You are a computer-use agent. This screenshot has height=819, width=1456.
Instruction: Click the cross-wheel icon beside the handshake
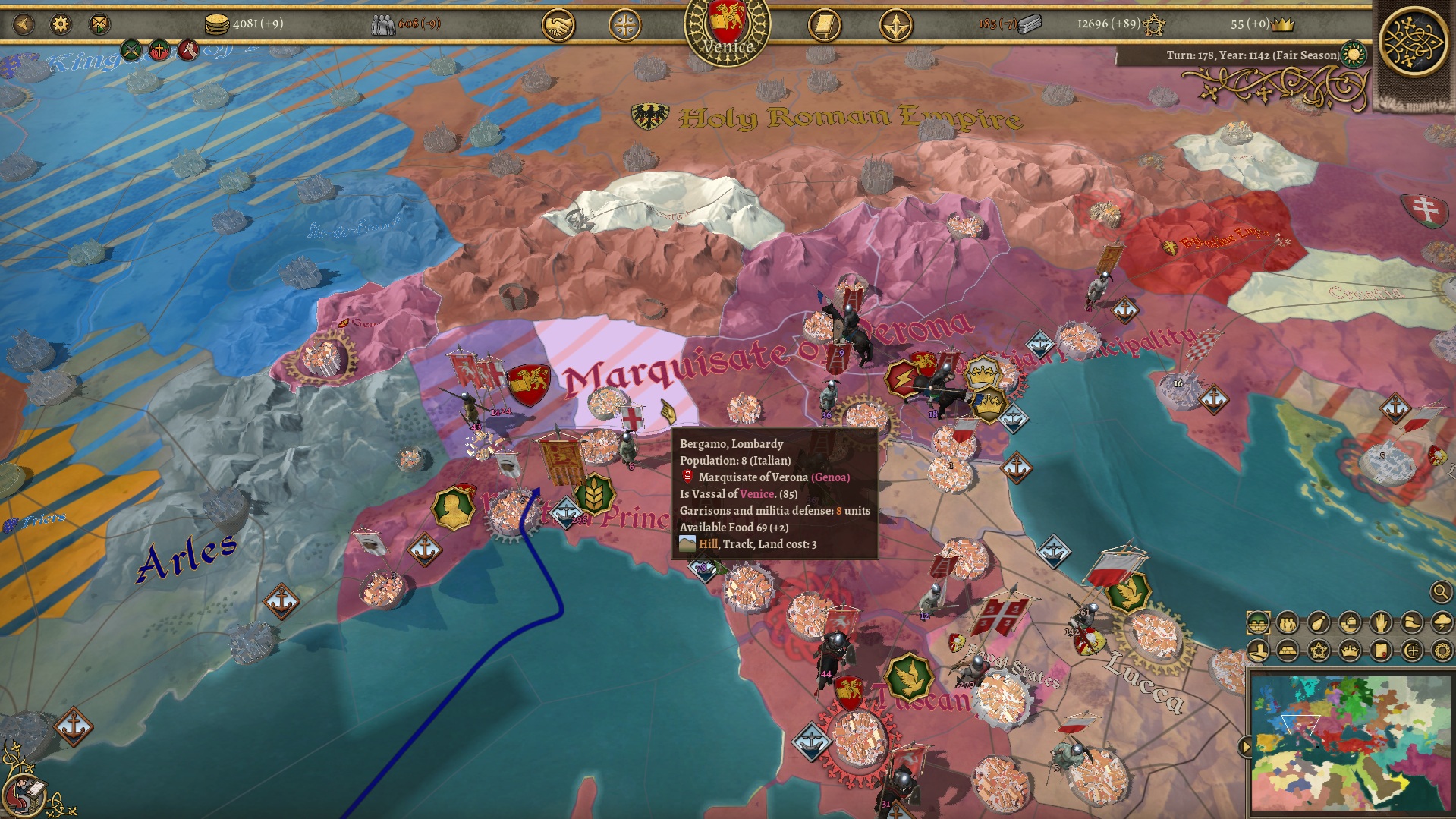(627, 23)
